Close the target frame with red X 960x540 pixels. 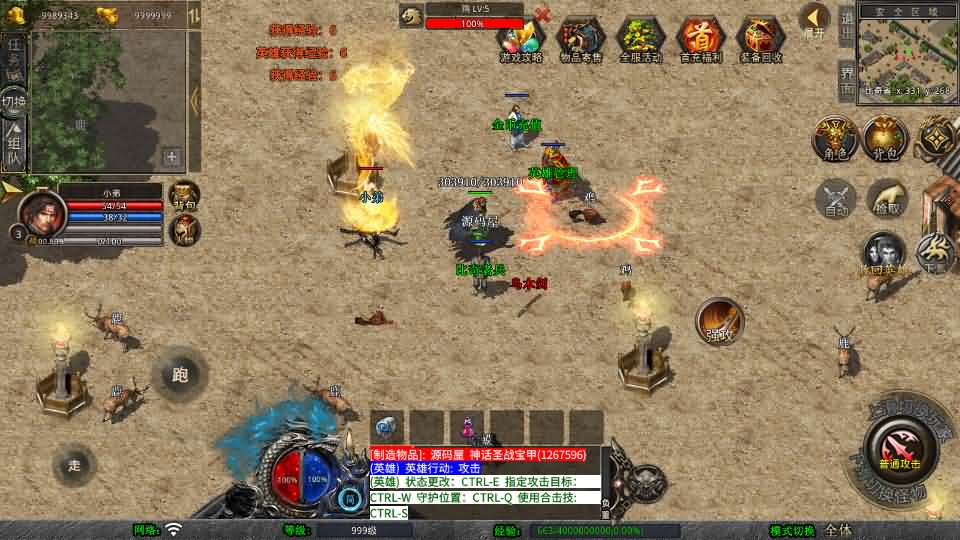[542, 14]
